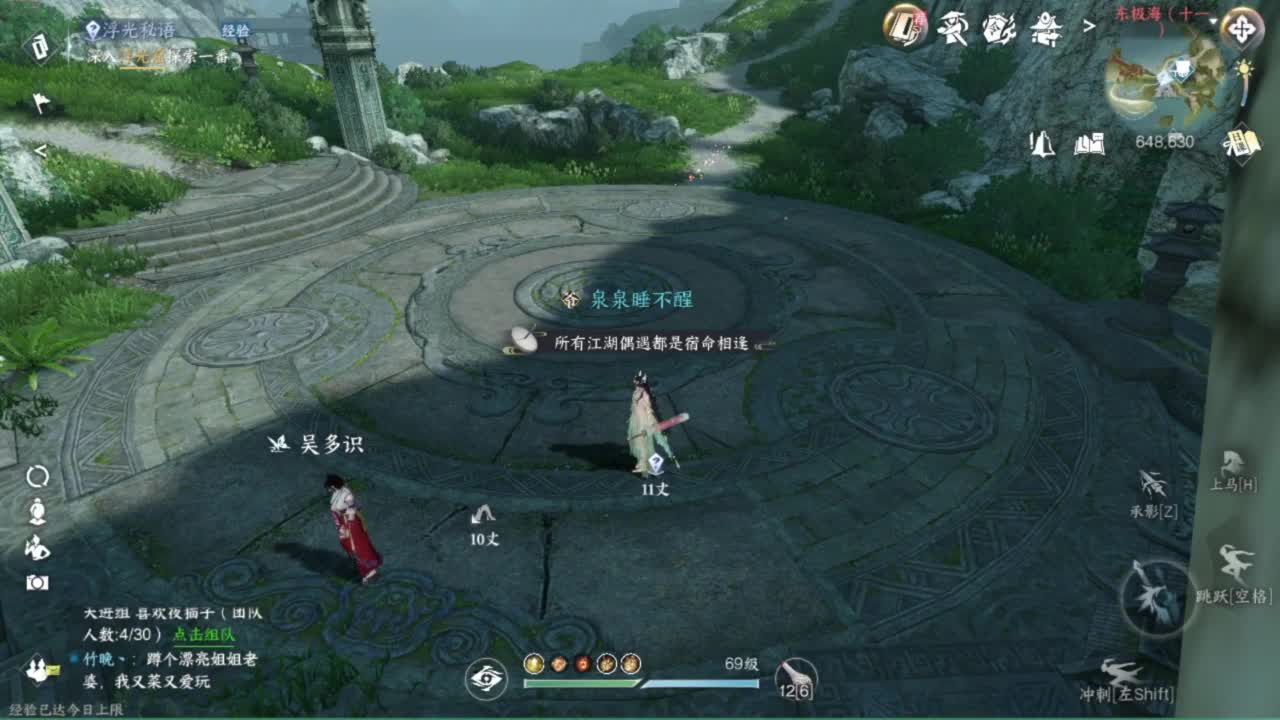Open the book/journal icon beside the bell
This screenshot has height=720, width=1280.
[x=1088, y=144]
